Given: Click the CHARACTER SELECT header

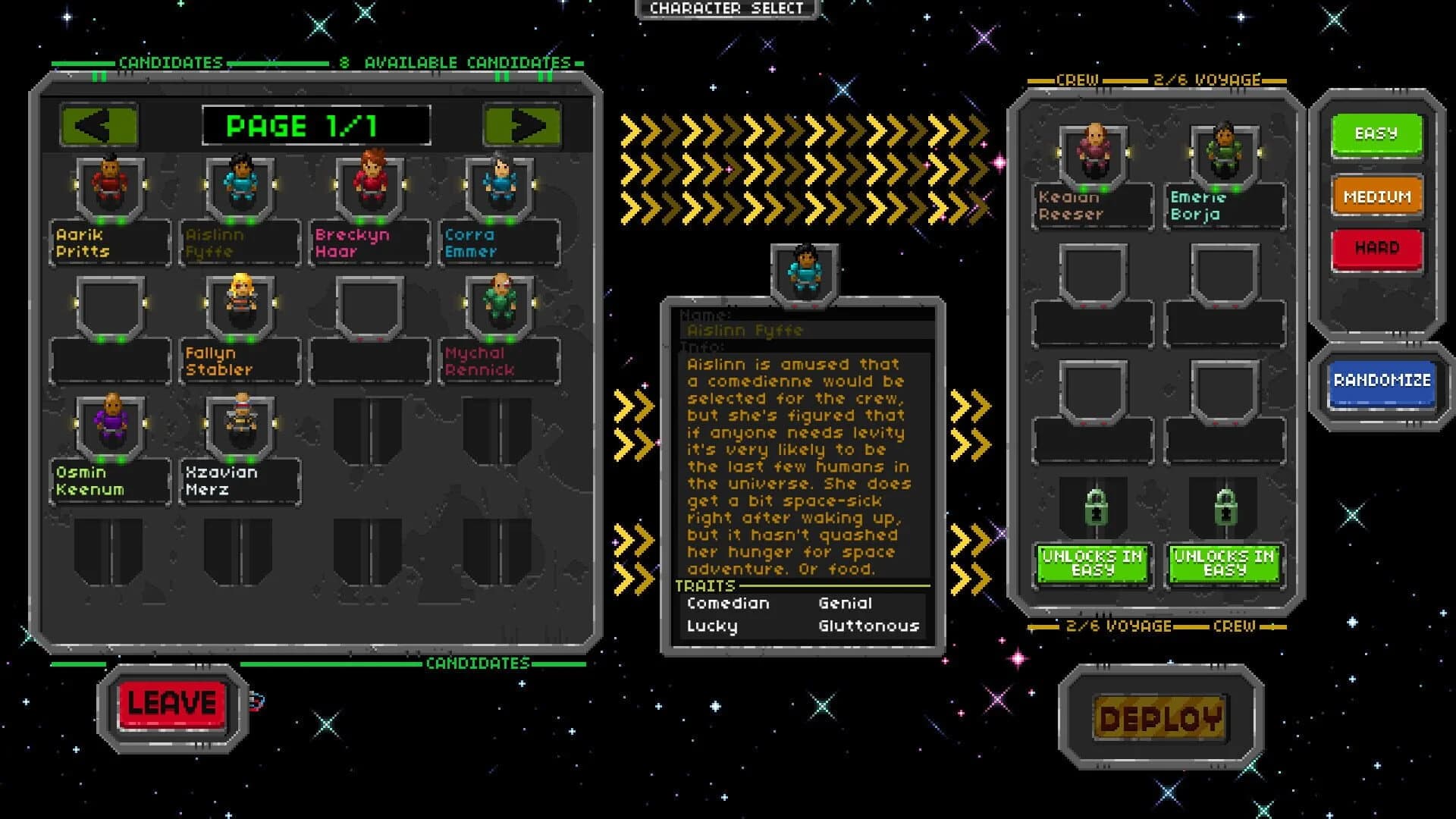Looking at the screenshot, I should 726,10.
